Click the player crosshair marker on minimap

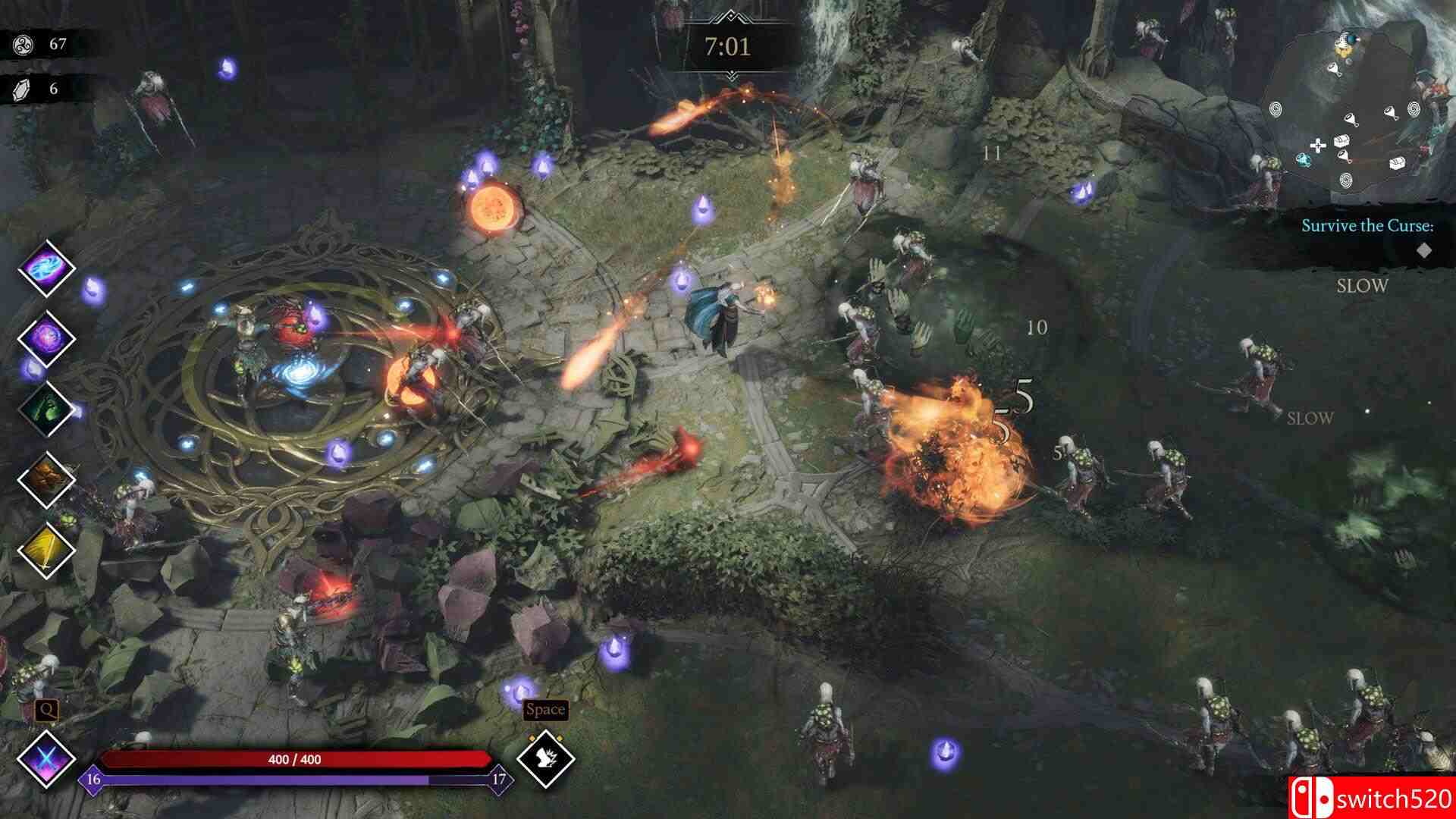(1318, 144)
